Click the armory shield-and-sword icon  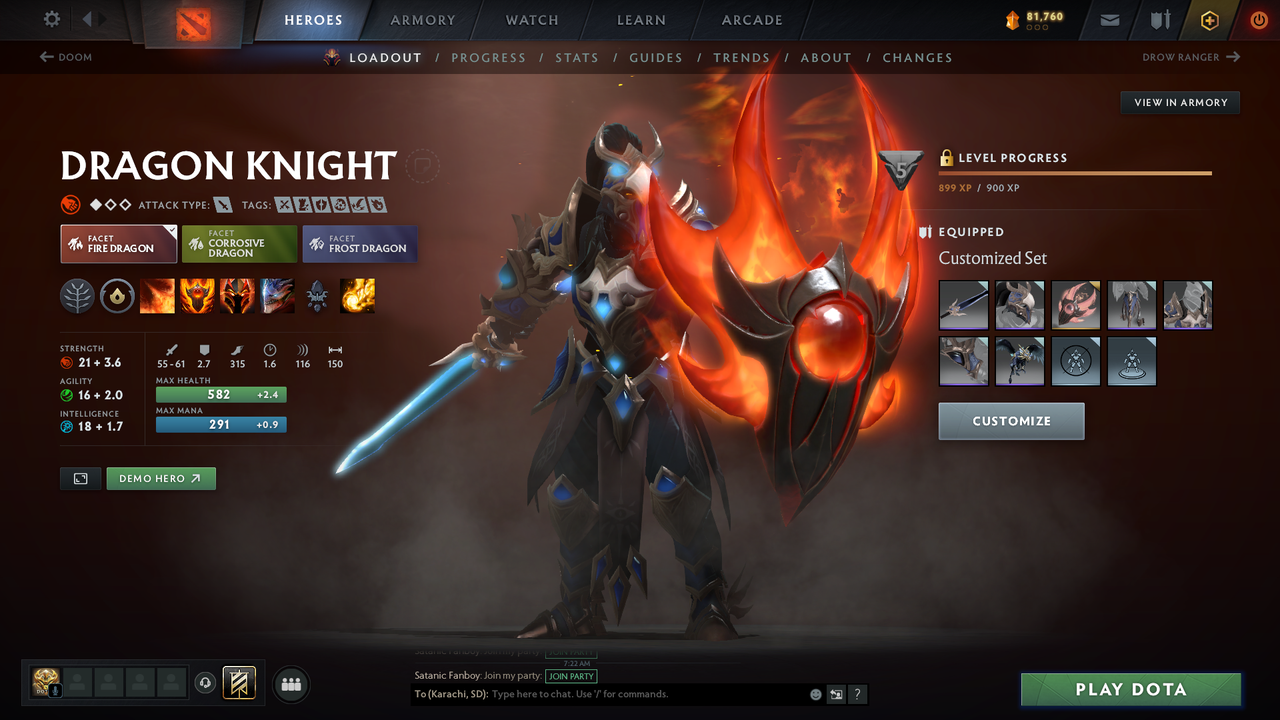pos(1158,19)
